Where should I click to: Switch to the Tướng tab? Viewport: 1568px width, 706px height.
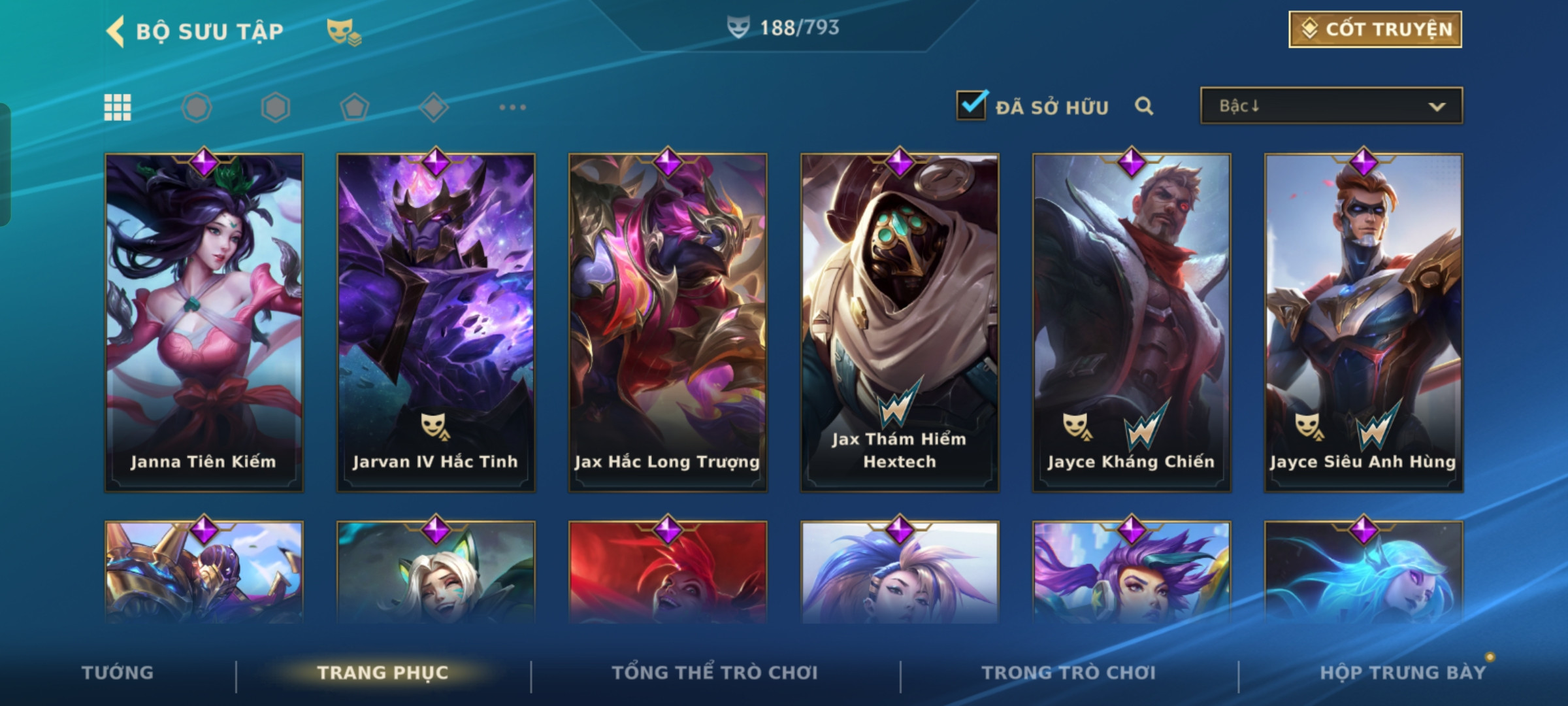118,673
